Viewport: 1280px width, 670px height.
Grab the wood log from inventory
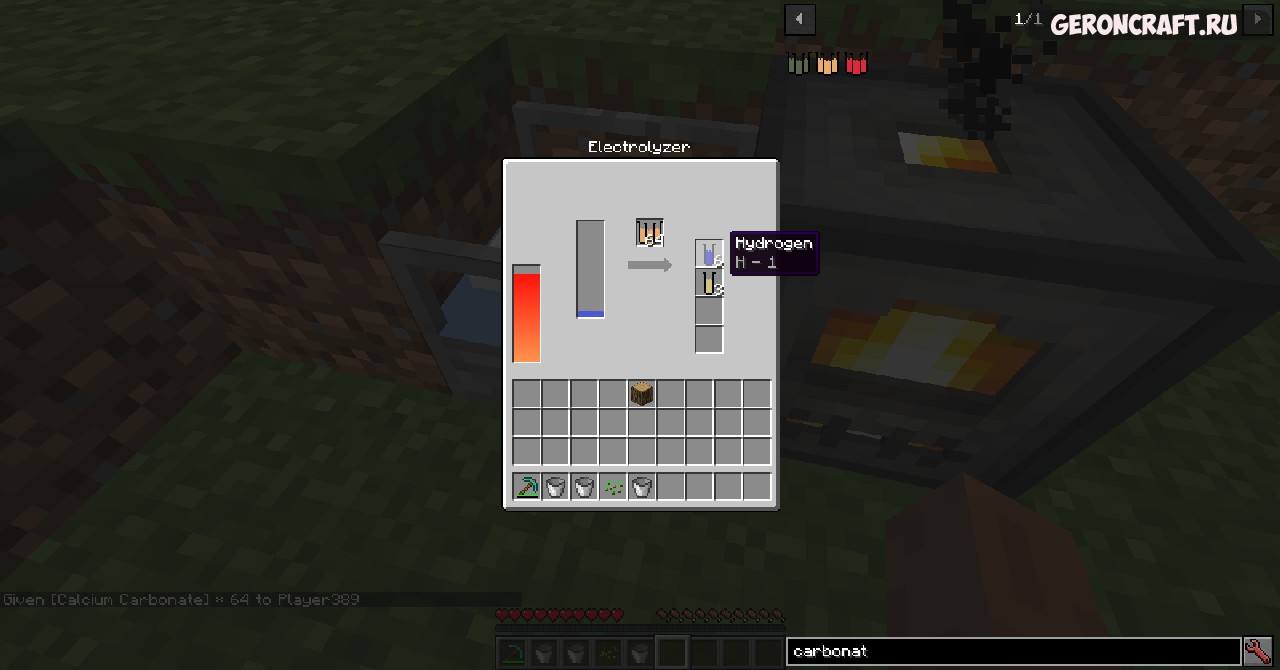(x=642, y=394)
